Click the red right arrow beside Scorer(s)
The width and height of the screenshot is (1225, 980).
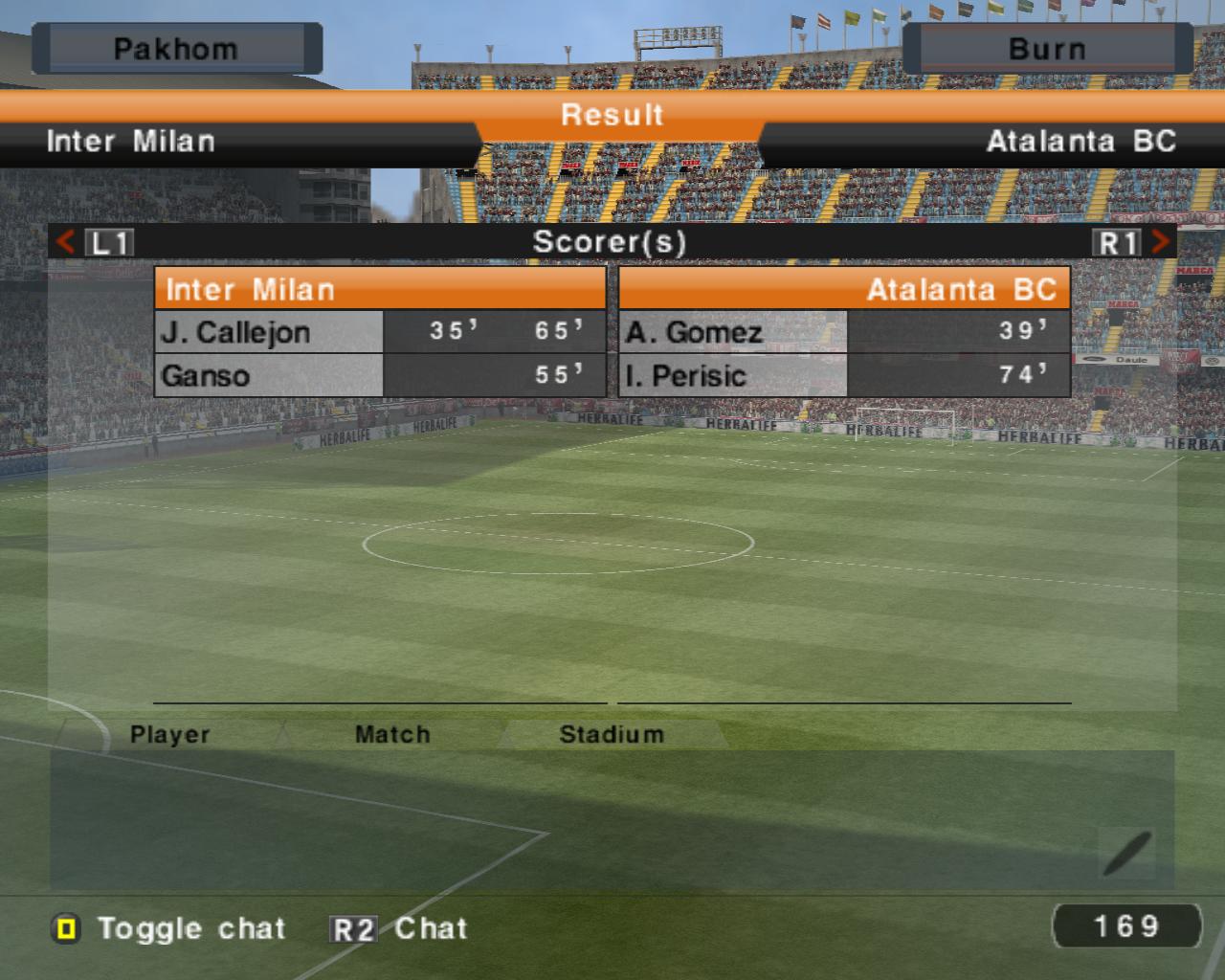[x=1160, y=242]
